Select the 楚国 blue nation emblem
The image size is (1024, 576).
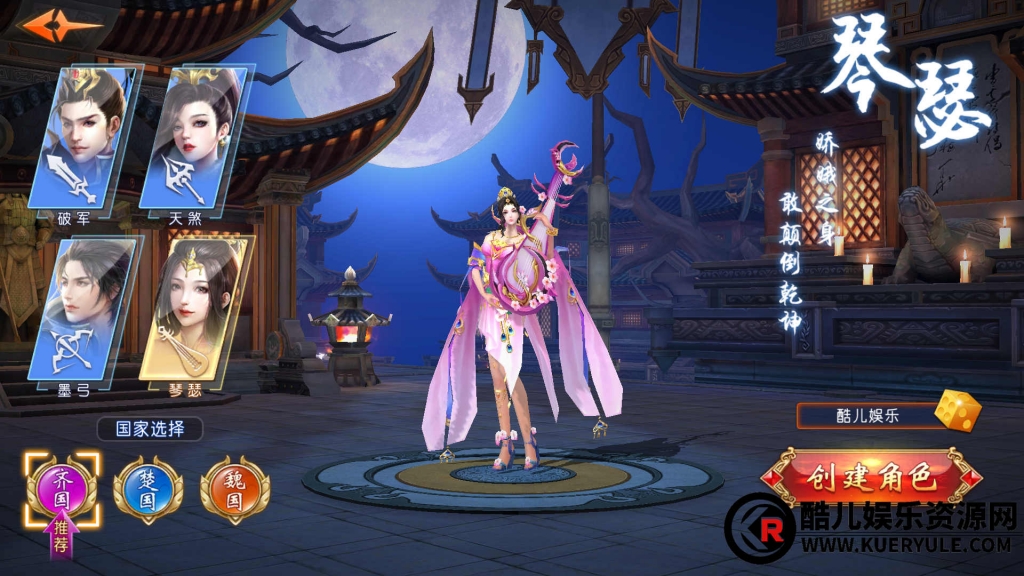(148, 489)
